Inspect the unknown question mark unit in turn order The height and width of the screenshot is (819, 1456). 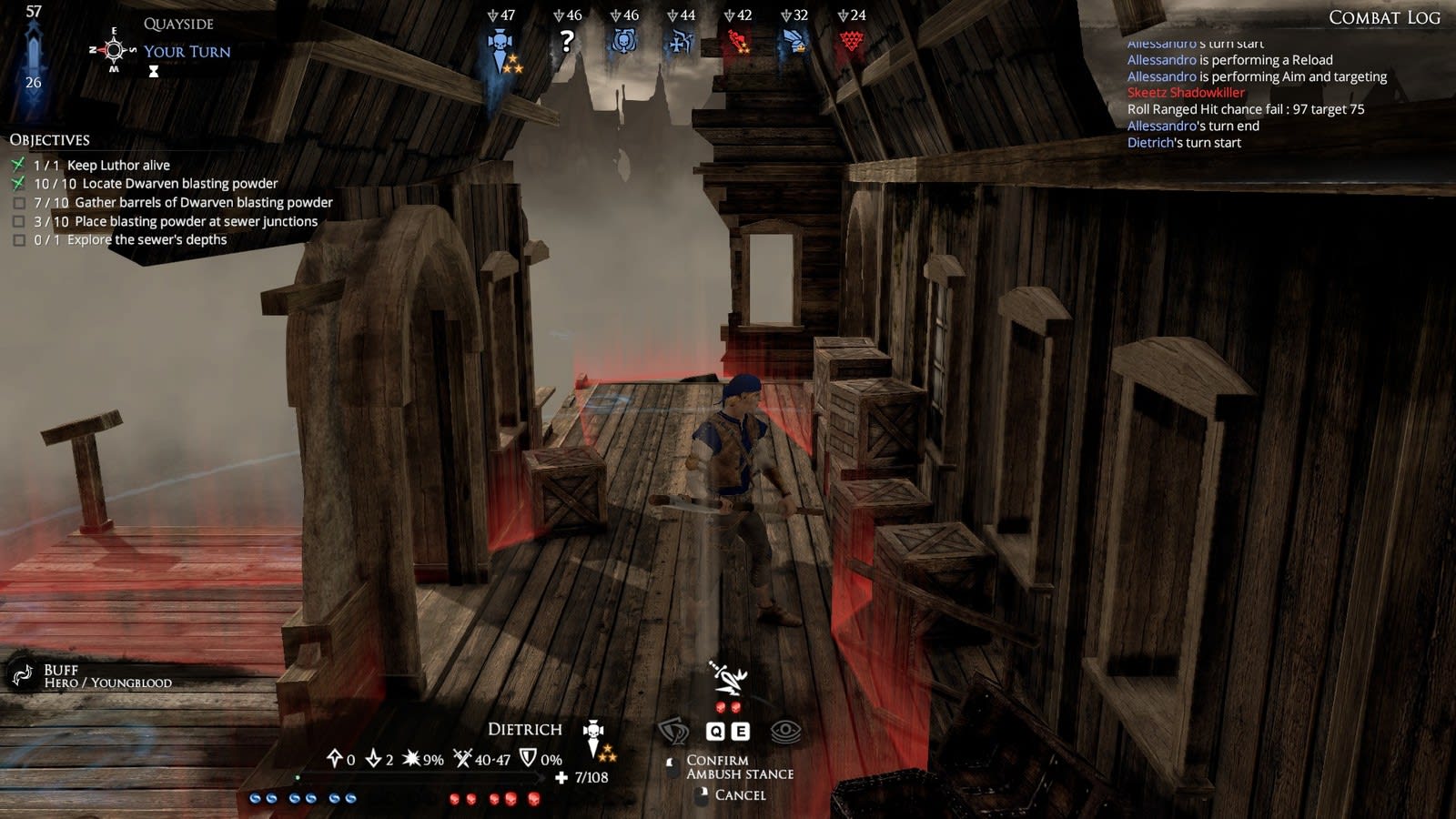pyautogui.click(x=567, y=41)
